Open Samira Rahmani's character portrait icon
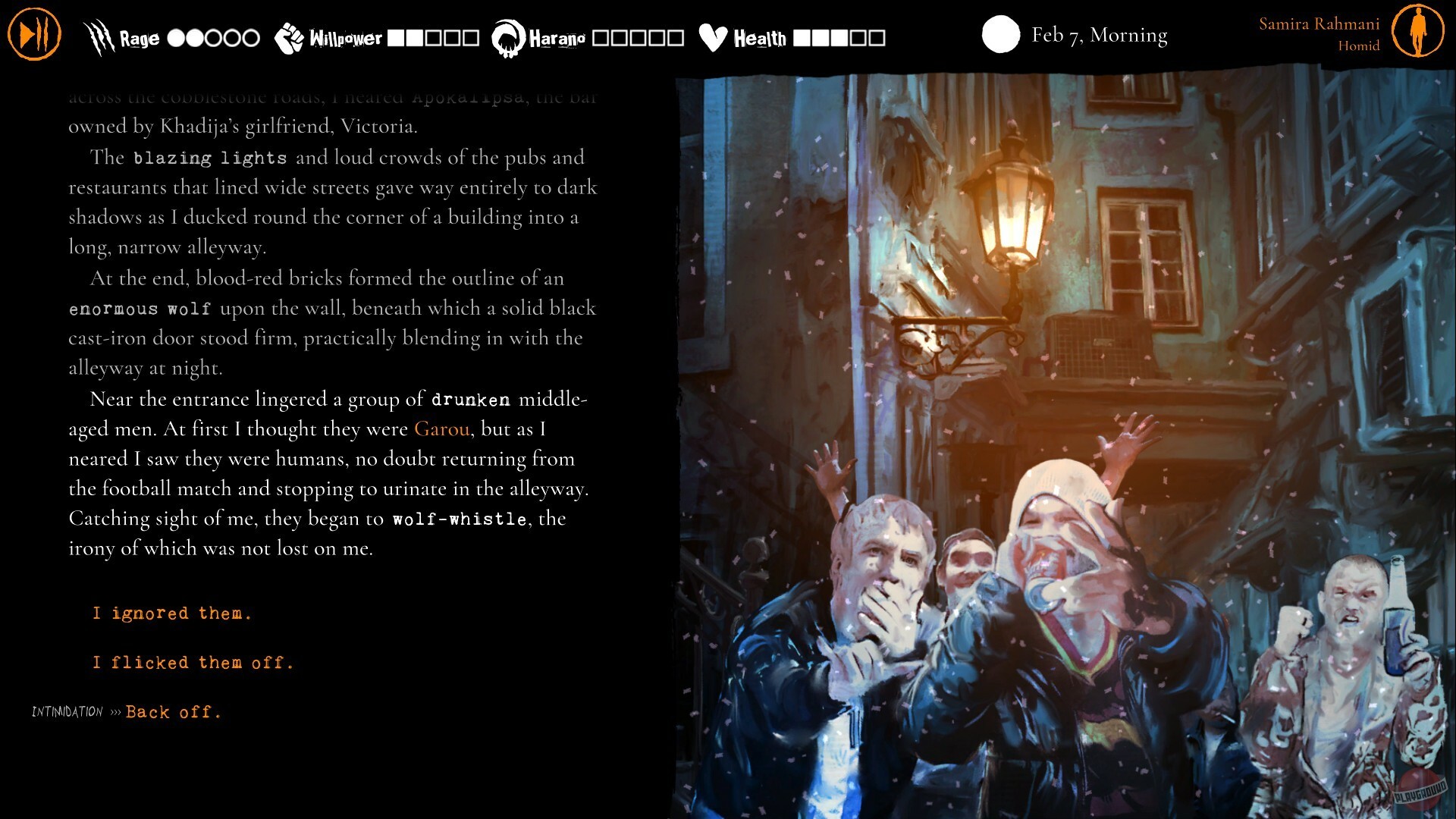1456x819 pixels. (1420, 32)
